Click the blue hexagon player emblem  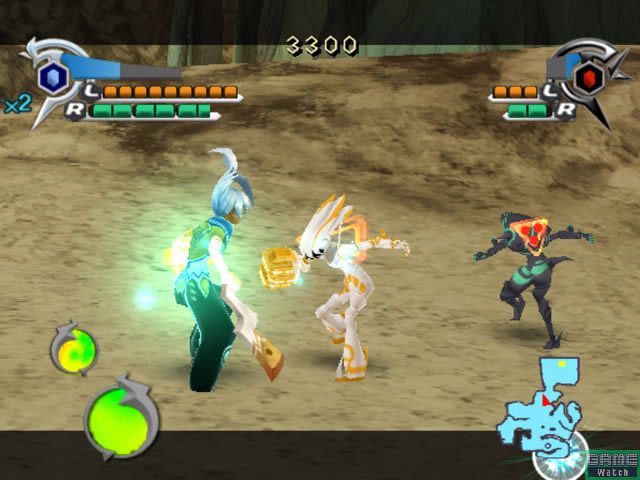click(52, 77)
